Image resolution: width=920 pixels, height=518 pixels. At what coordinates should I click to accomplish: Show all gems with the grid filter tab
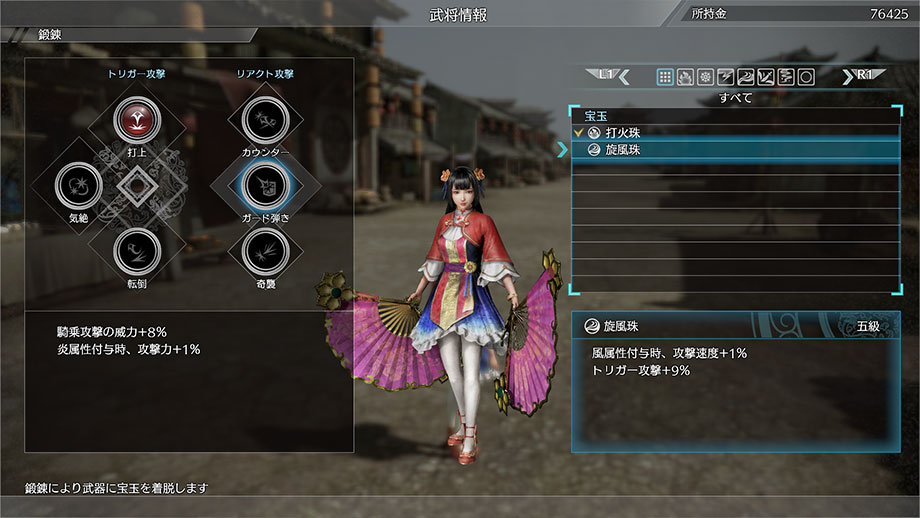pyautogui.click(x=665, y=76)
